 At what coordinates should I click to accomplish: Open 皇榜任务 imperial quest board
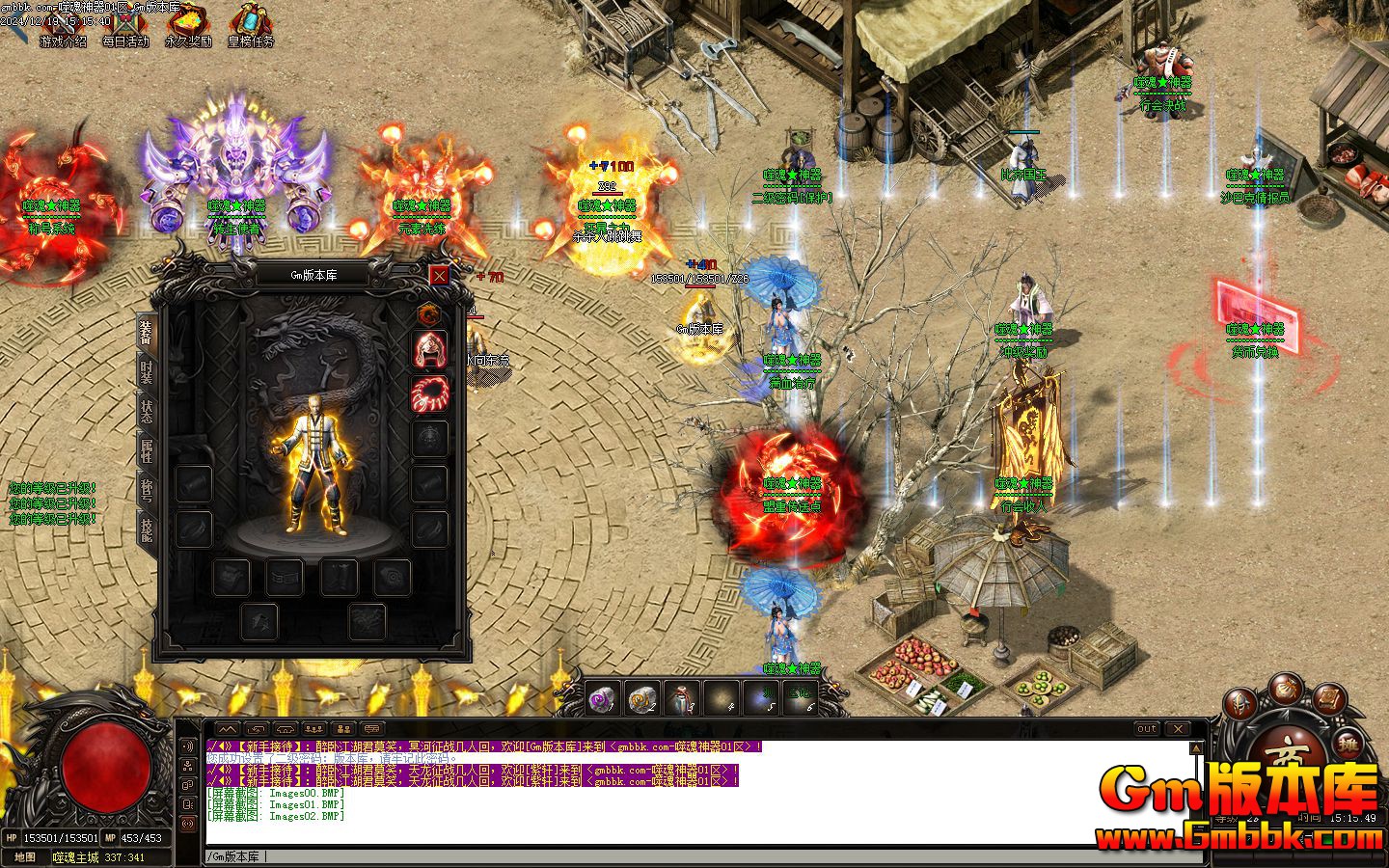tap(251, 29)
